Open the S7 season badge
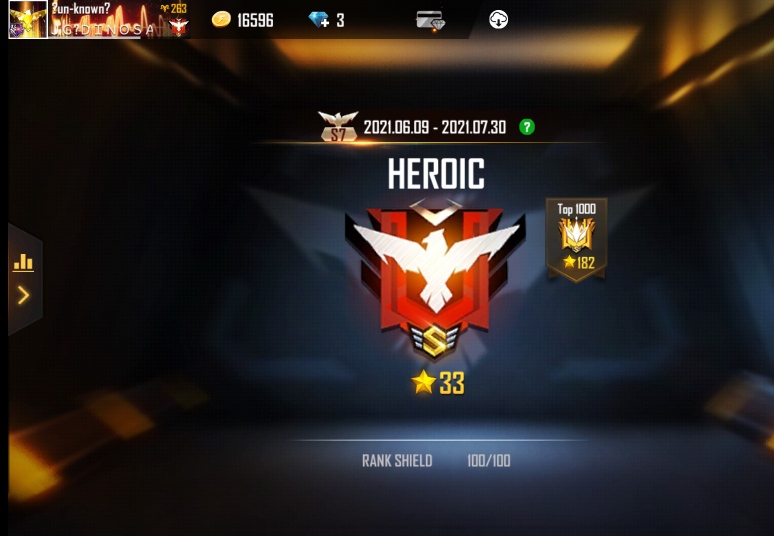The width and height of the screenshot is (774, 536). (x=338, y=126)
